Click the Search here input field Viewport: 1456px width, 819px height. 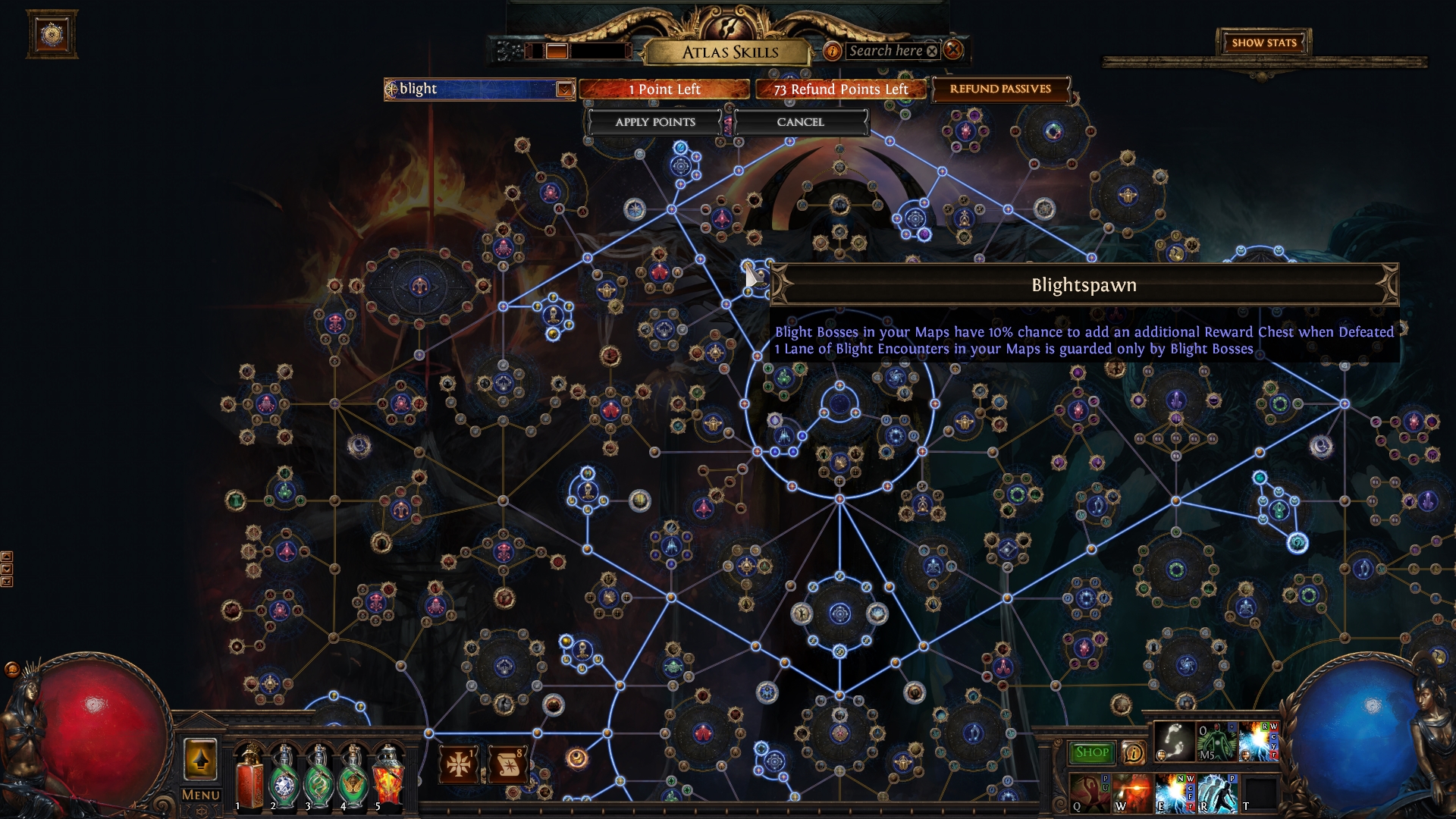(x=887, y=51)
